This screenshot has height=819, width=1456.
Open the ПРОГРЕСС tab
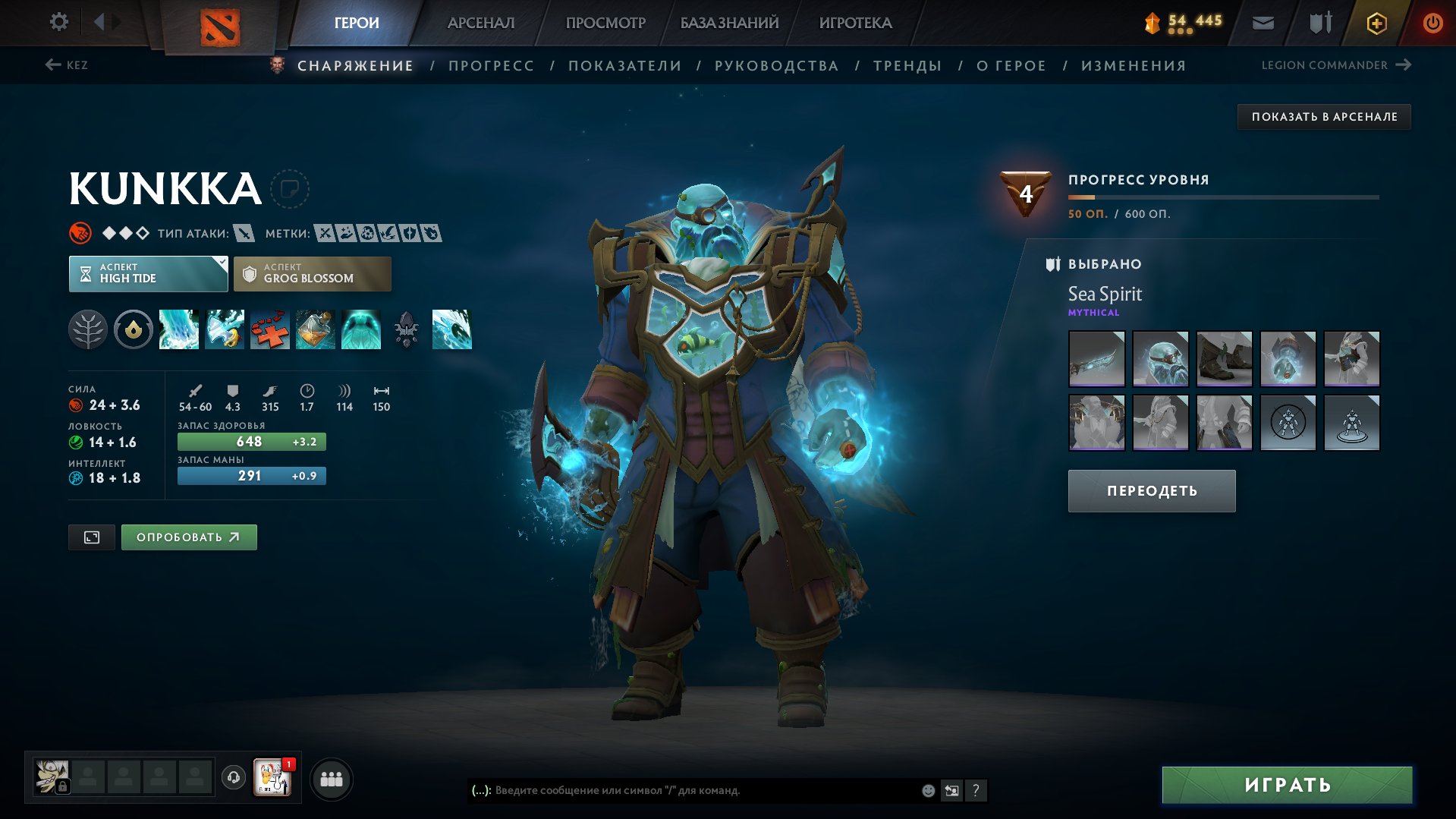(490, 65)
